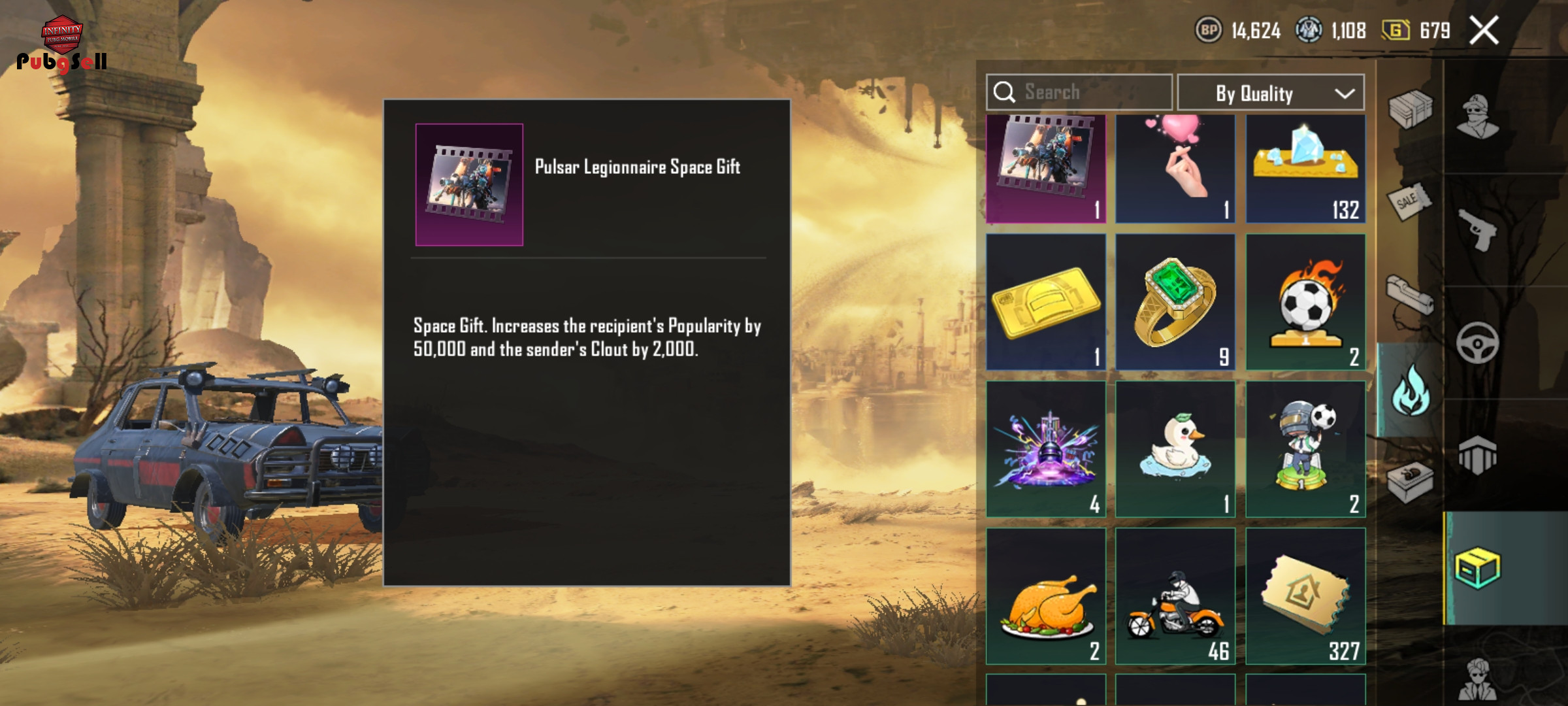Select the white duck gift item
1568x706 pixels.
coord(1175,449)
